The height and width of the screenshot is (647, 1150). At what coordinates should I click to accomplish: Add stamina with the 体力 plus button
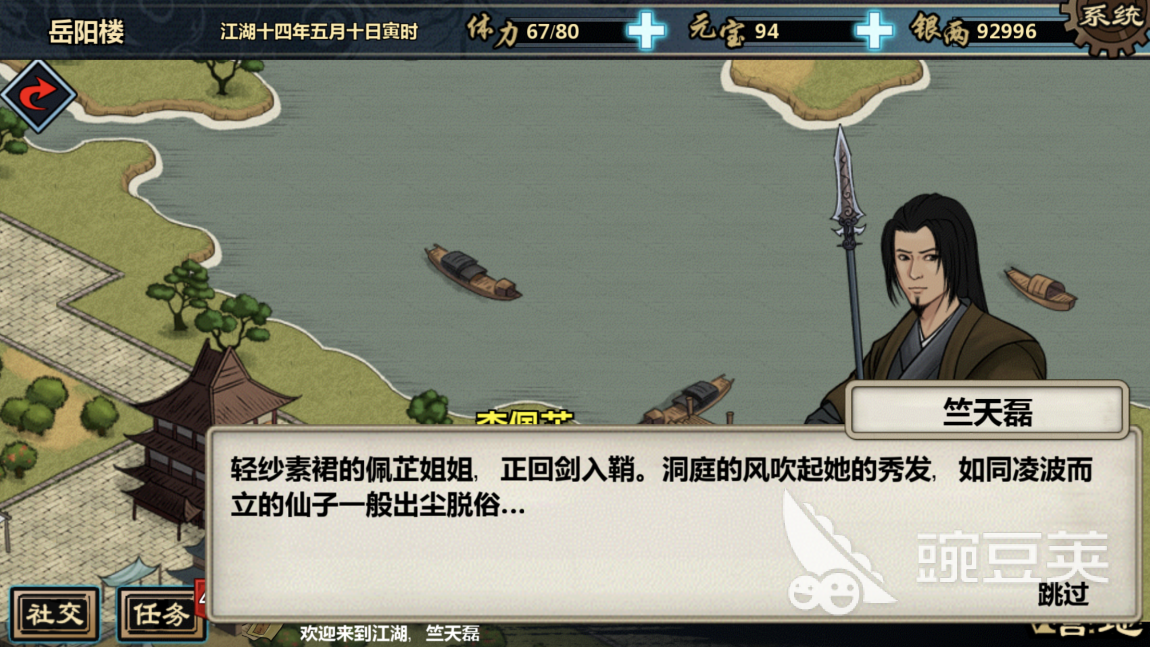[x=646, y=31]
